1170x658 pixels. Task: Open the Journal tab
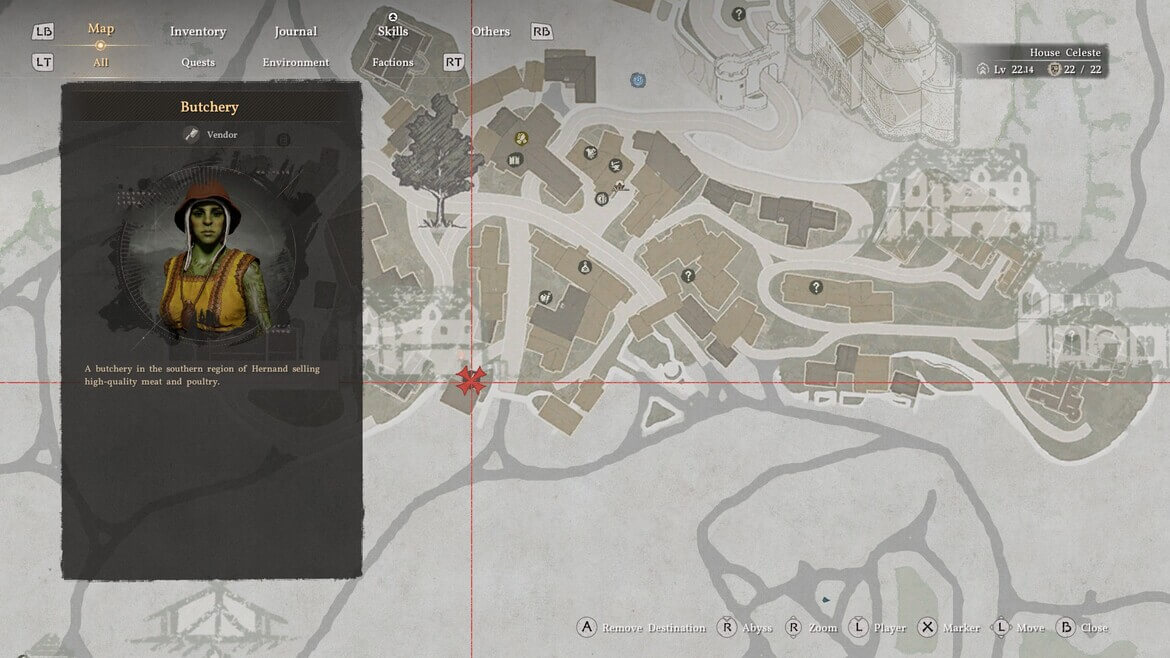[295, 32]
